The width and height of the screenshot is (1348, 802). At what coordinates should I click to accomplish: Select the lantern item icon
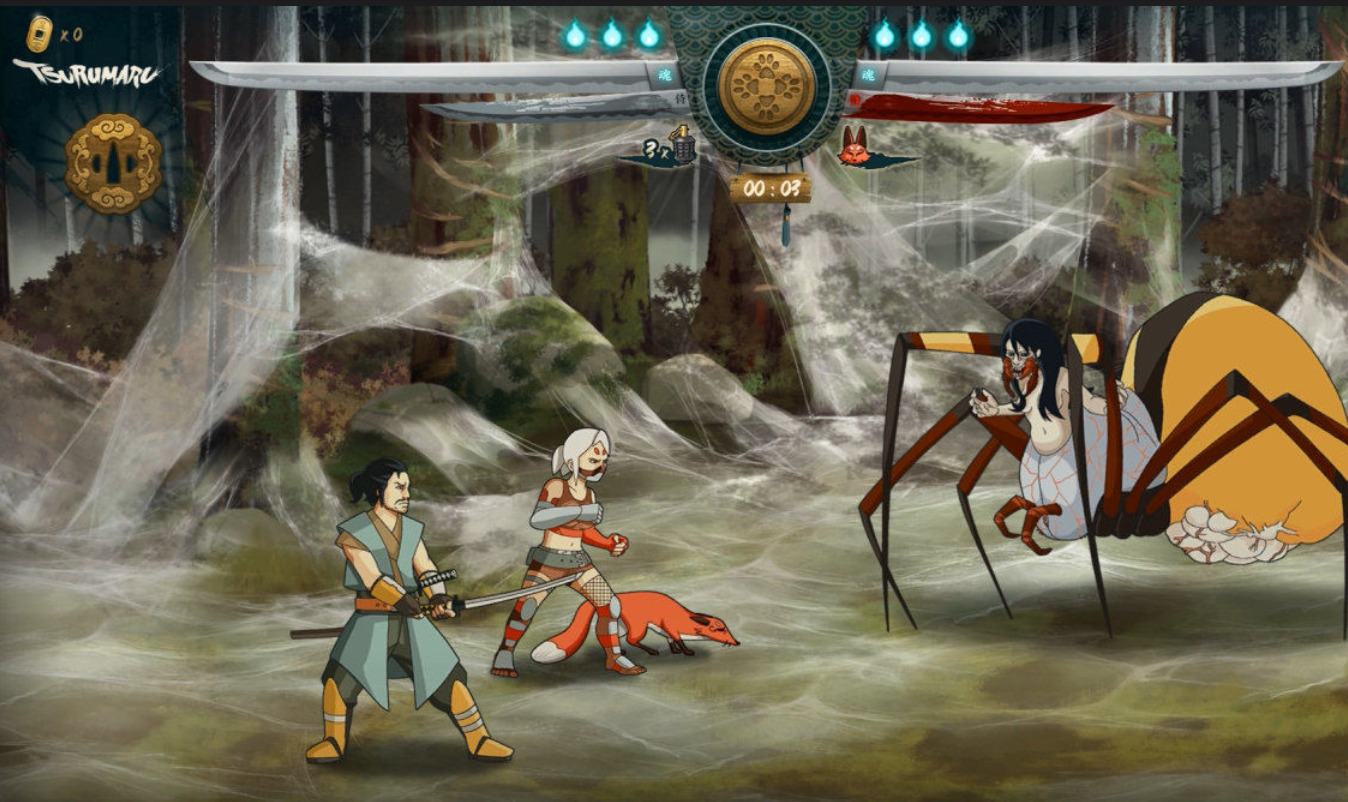683,145
